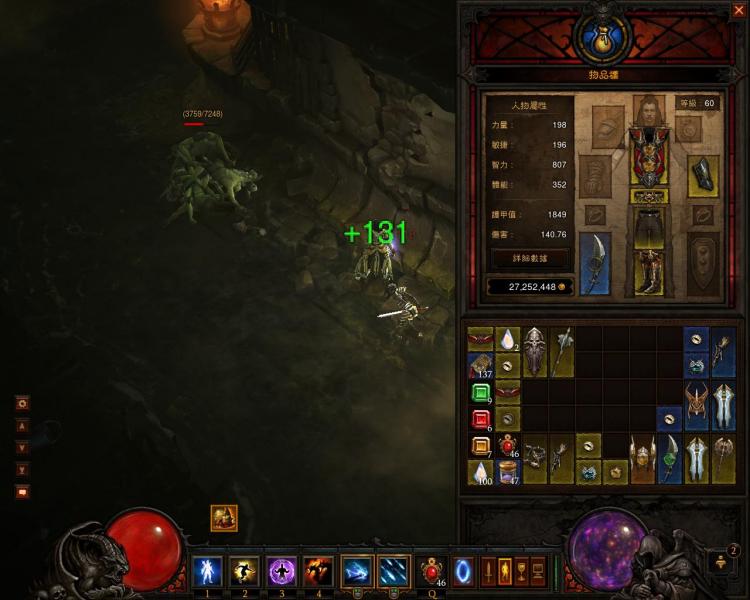Select the equipped curved blade weapon
This screenshot has width=750, height=600.
[595, 263]
